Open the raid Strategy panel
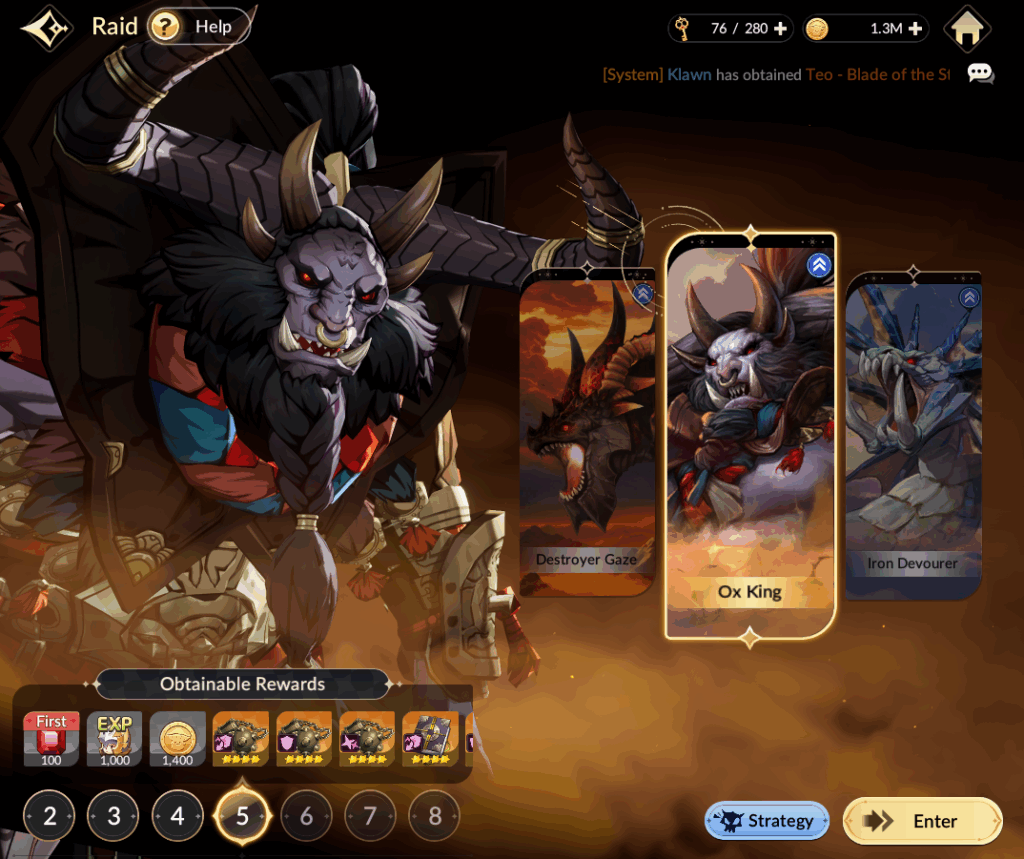This screenshot has width=1024, height=859. pyautogui.click(x=767, y=821)
